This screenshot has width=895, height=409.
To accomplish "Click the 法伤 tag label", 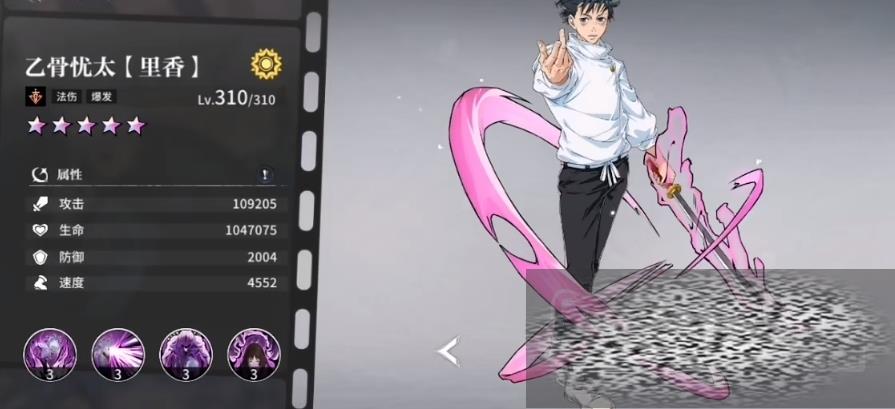I will 63,98.
